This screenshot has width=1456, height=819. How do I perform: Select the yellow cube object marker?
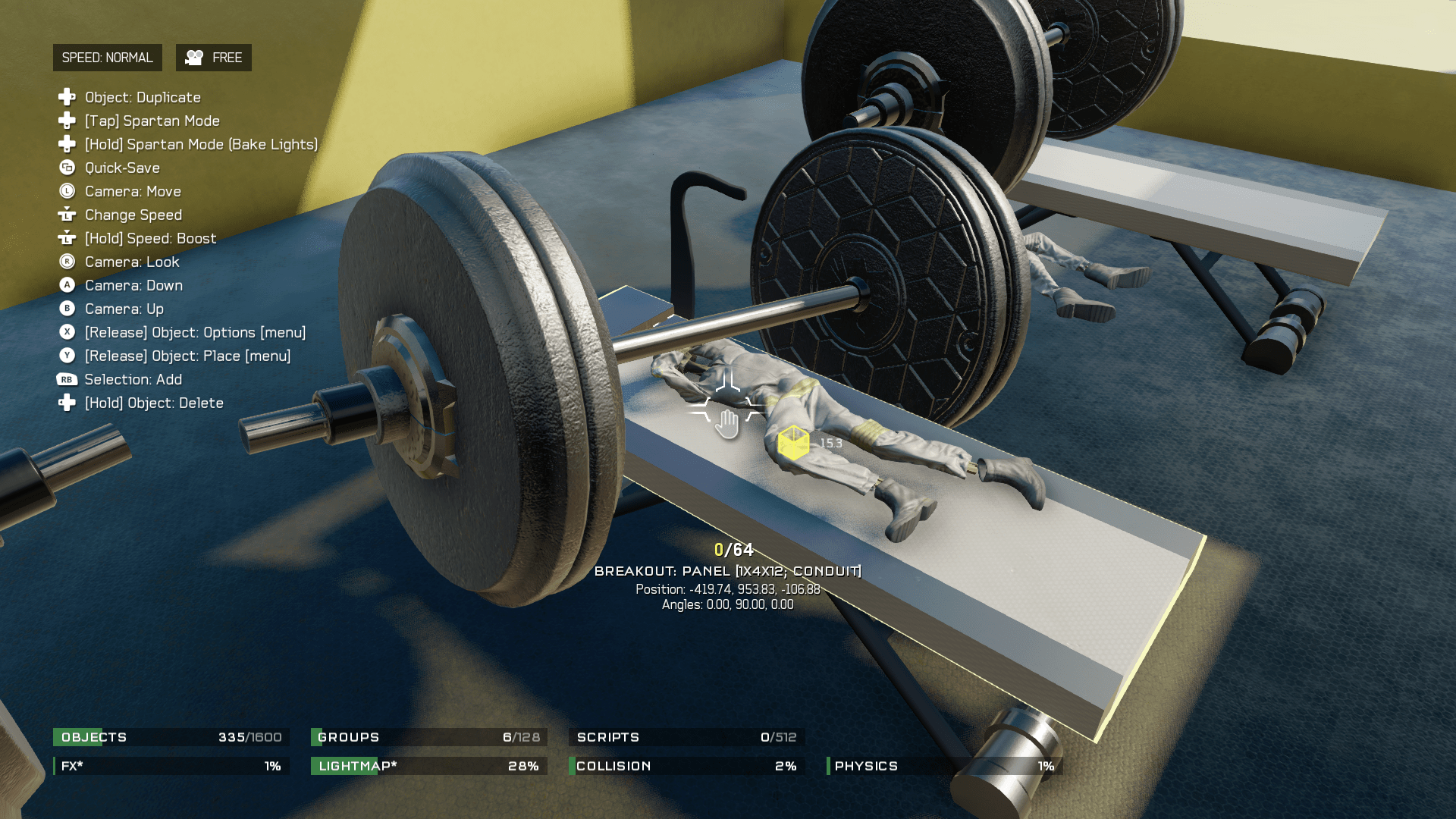pos(793,443)
